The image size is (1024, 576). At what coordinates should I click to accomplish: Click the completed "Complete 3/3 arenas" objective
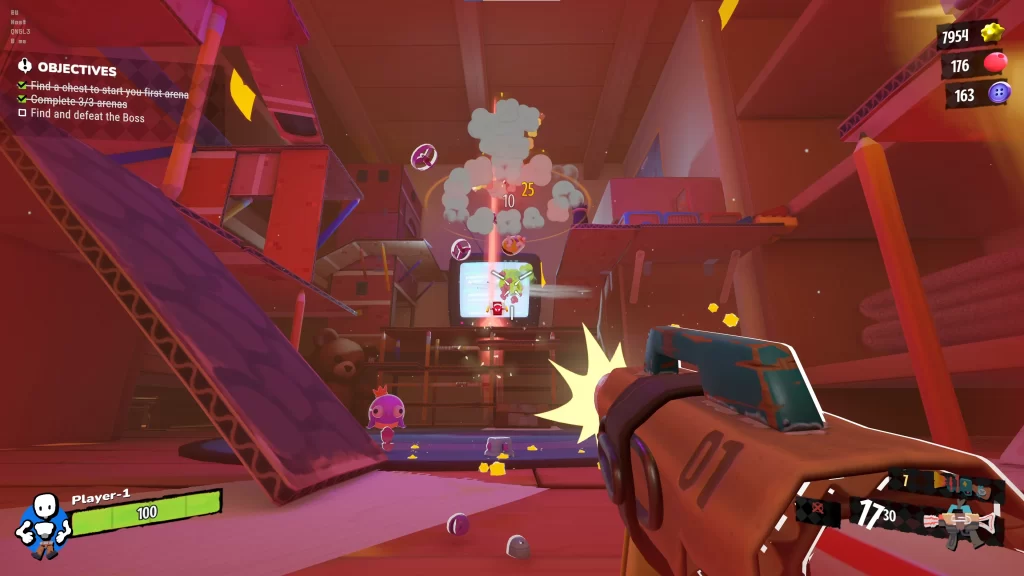[x=78, y=102]
